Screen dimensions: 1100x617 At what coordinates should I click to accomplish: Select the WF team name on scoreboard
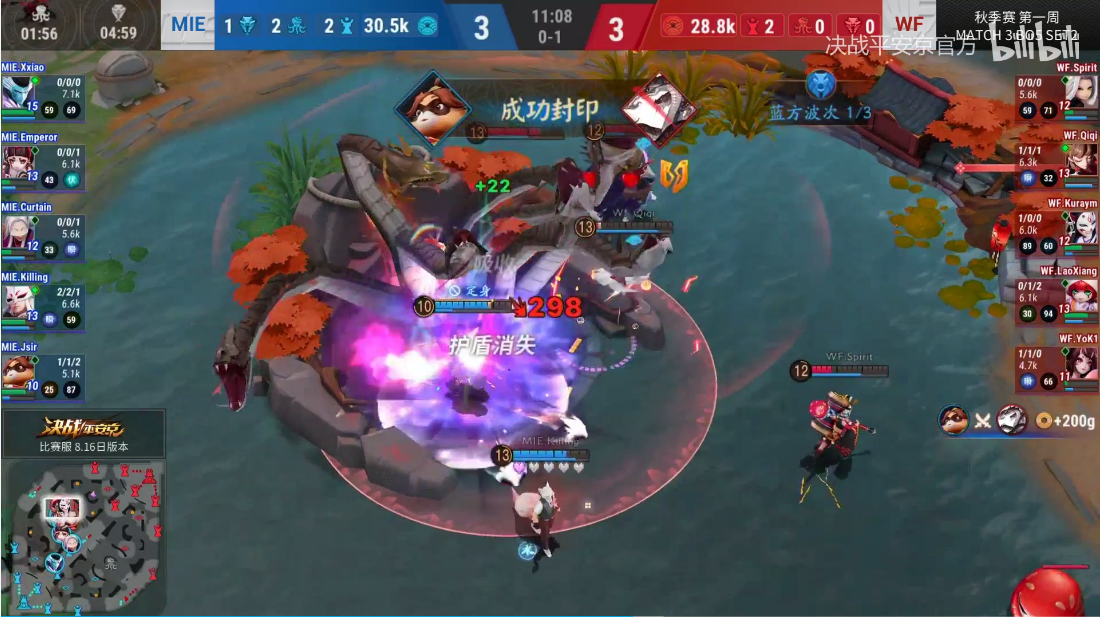coord(909,25)
